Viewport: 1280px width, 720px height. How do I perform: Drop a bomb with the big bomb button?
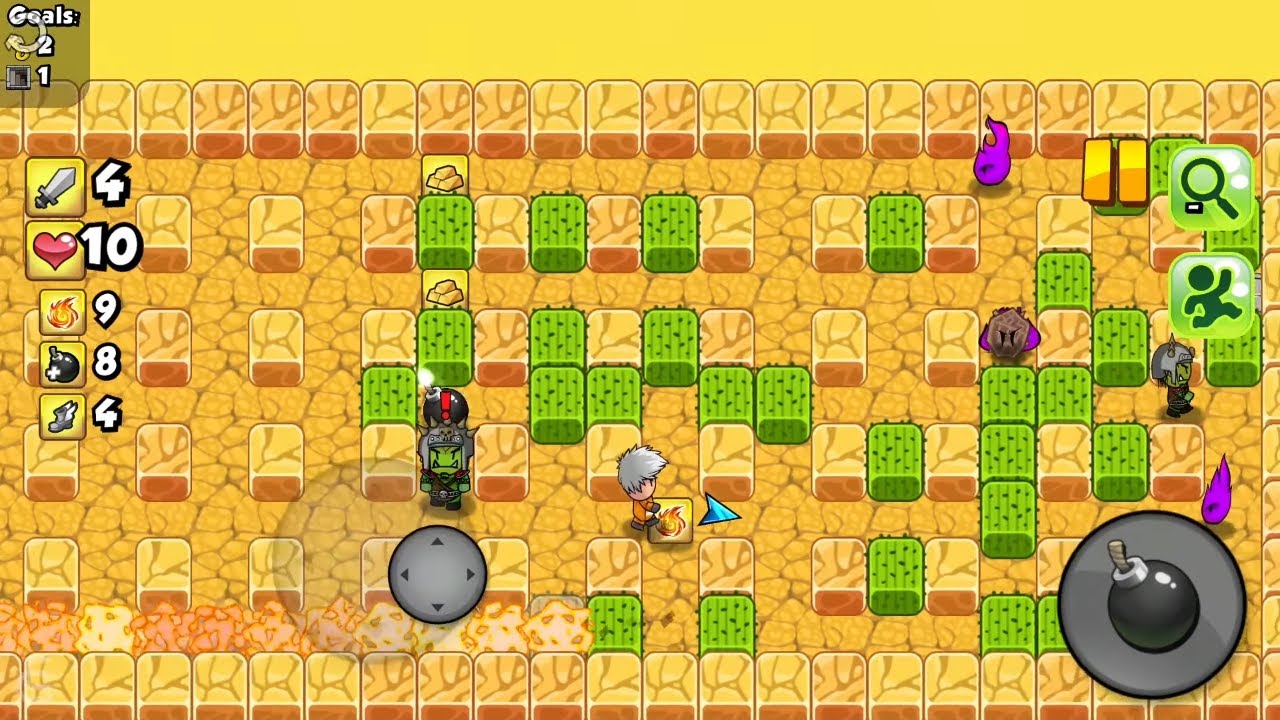coord(1151,602)
